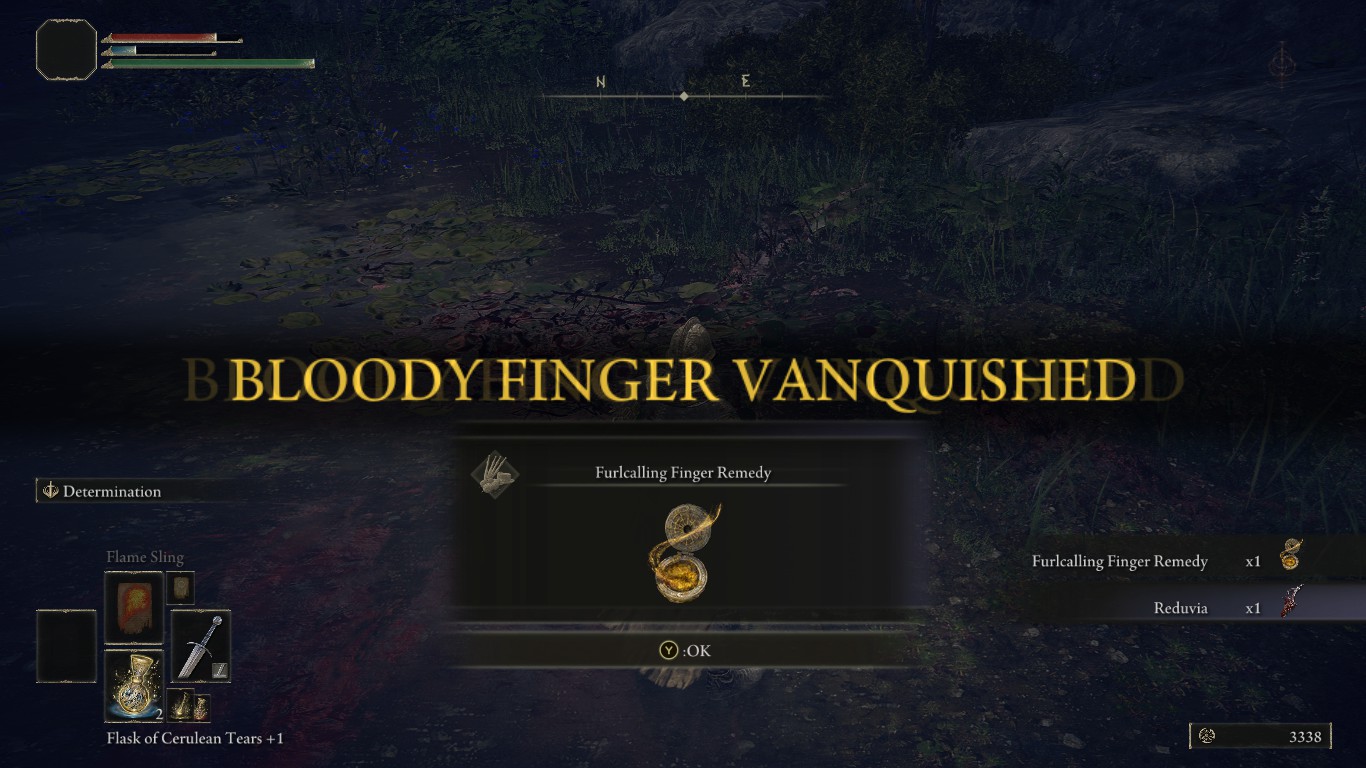The height and width of the screenshot is (768, 1366).
Task: Click the character status frame top left
Action: tap(66, 50)
